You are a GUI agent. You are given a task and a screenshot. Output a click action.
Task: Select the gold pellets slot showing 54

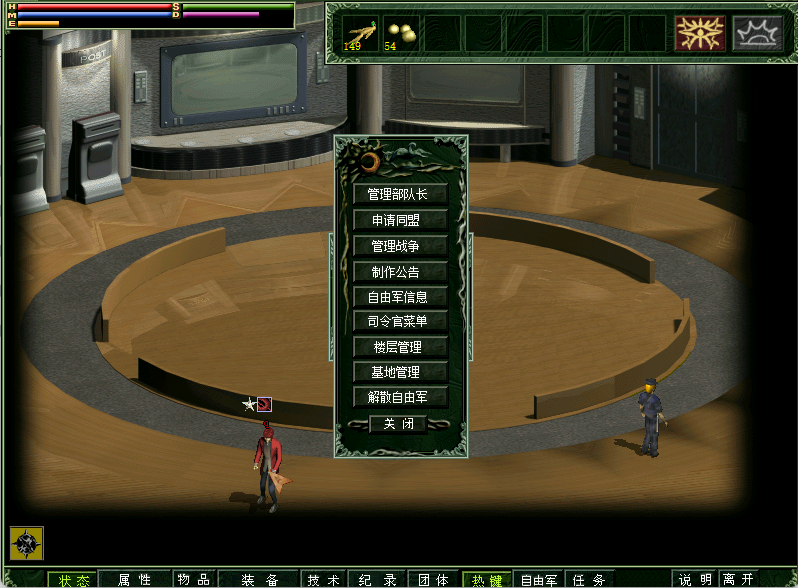[401, 33]
